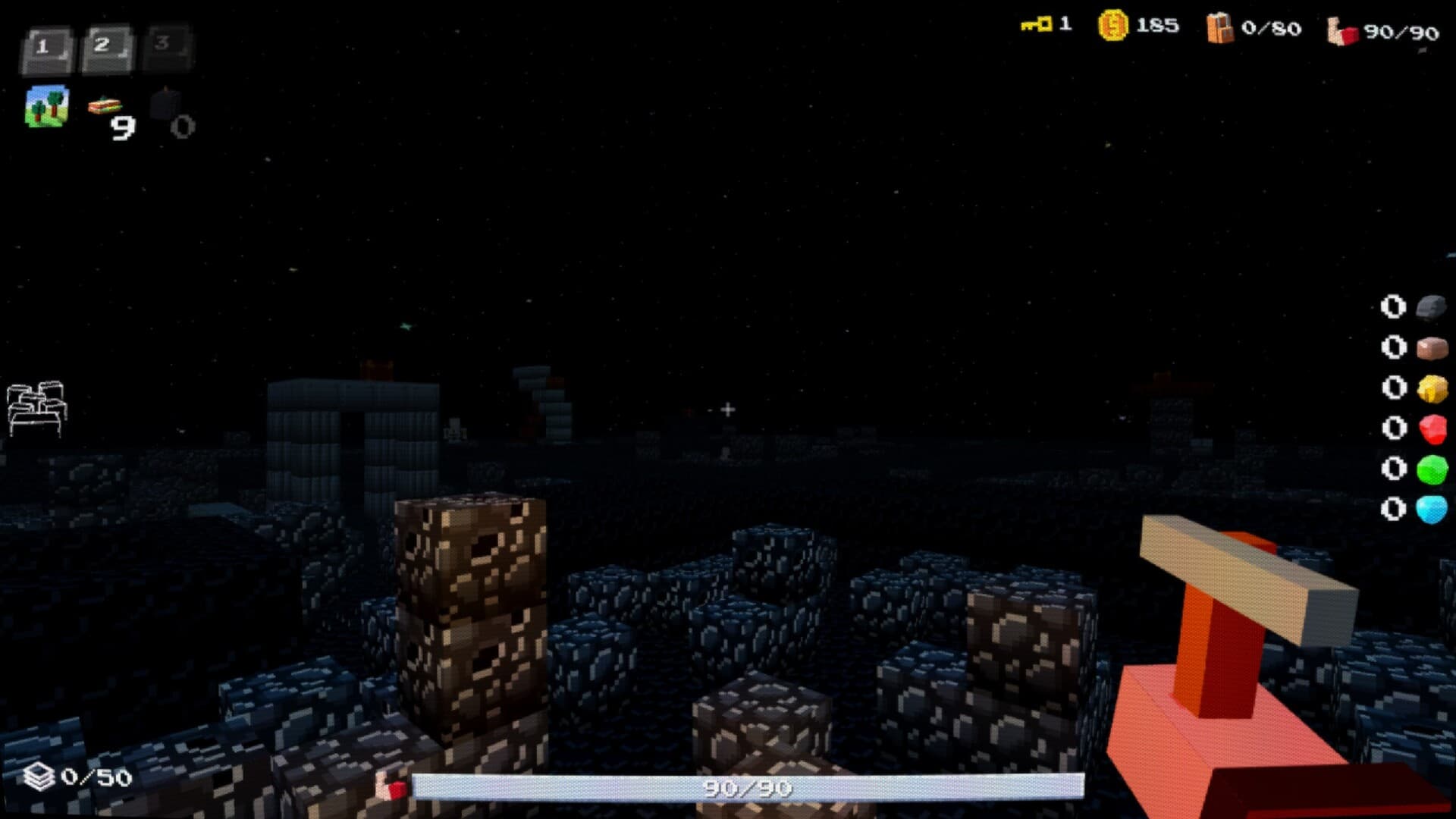Click the golden key icon in top bar
Image resolution: width=1456 pixels, height=819 pixels.
click(1035, 25)
